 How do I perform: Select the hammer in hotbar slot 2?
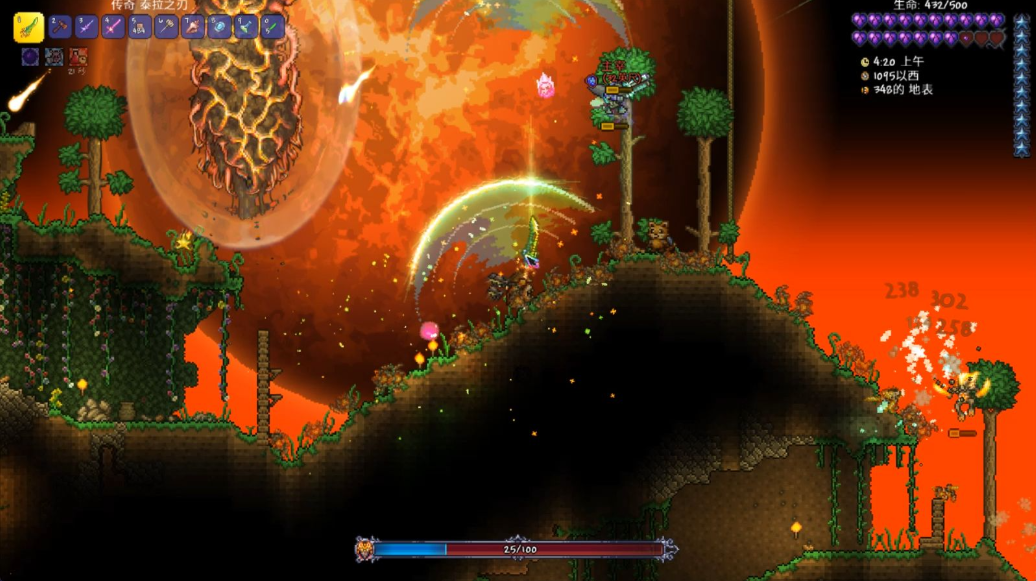[61, 27]
